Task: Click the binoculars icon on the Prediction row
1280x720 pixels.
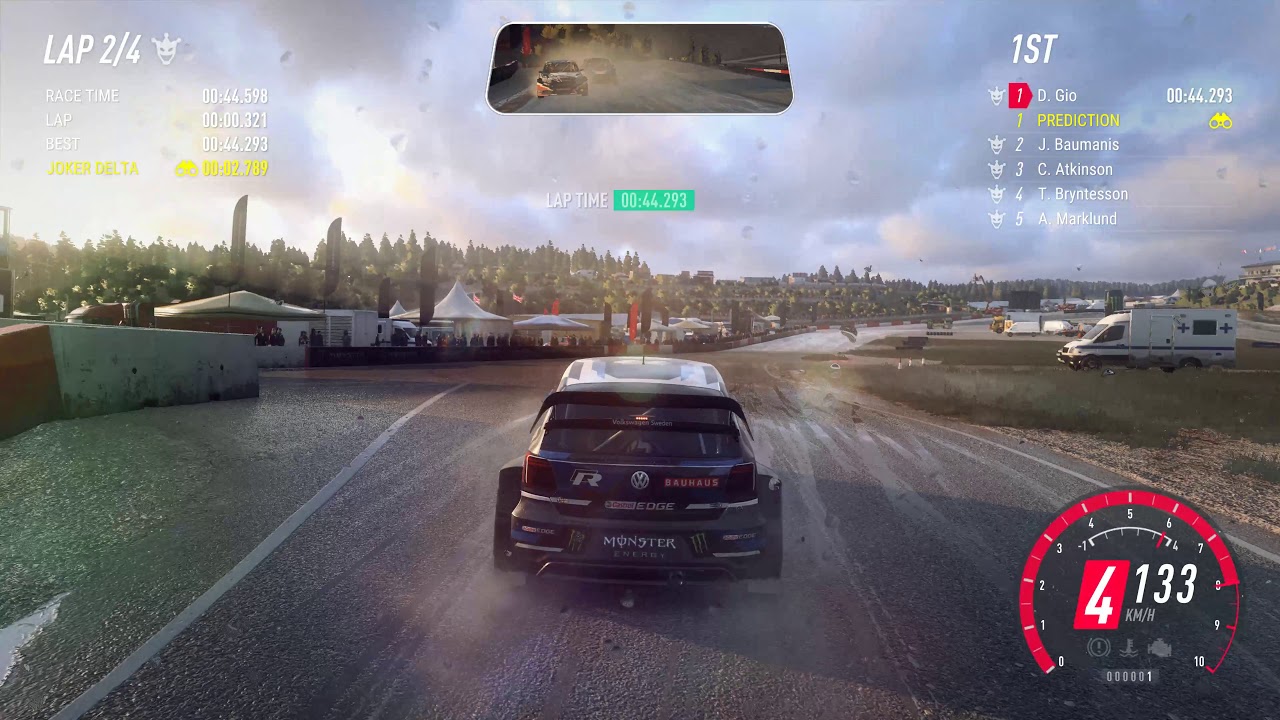Action: click(x=1220, y=121)
